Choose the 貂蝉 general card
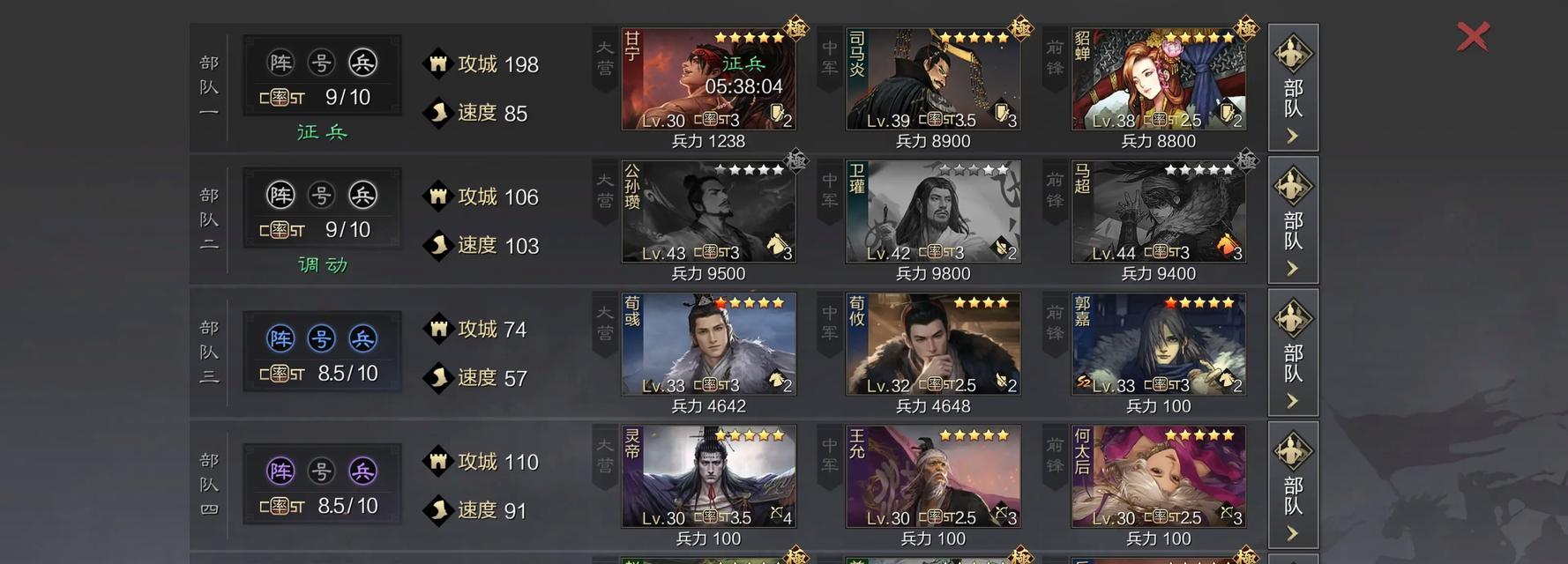This screenshot has width=1568, height=564. [x=1158, y=79]
